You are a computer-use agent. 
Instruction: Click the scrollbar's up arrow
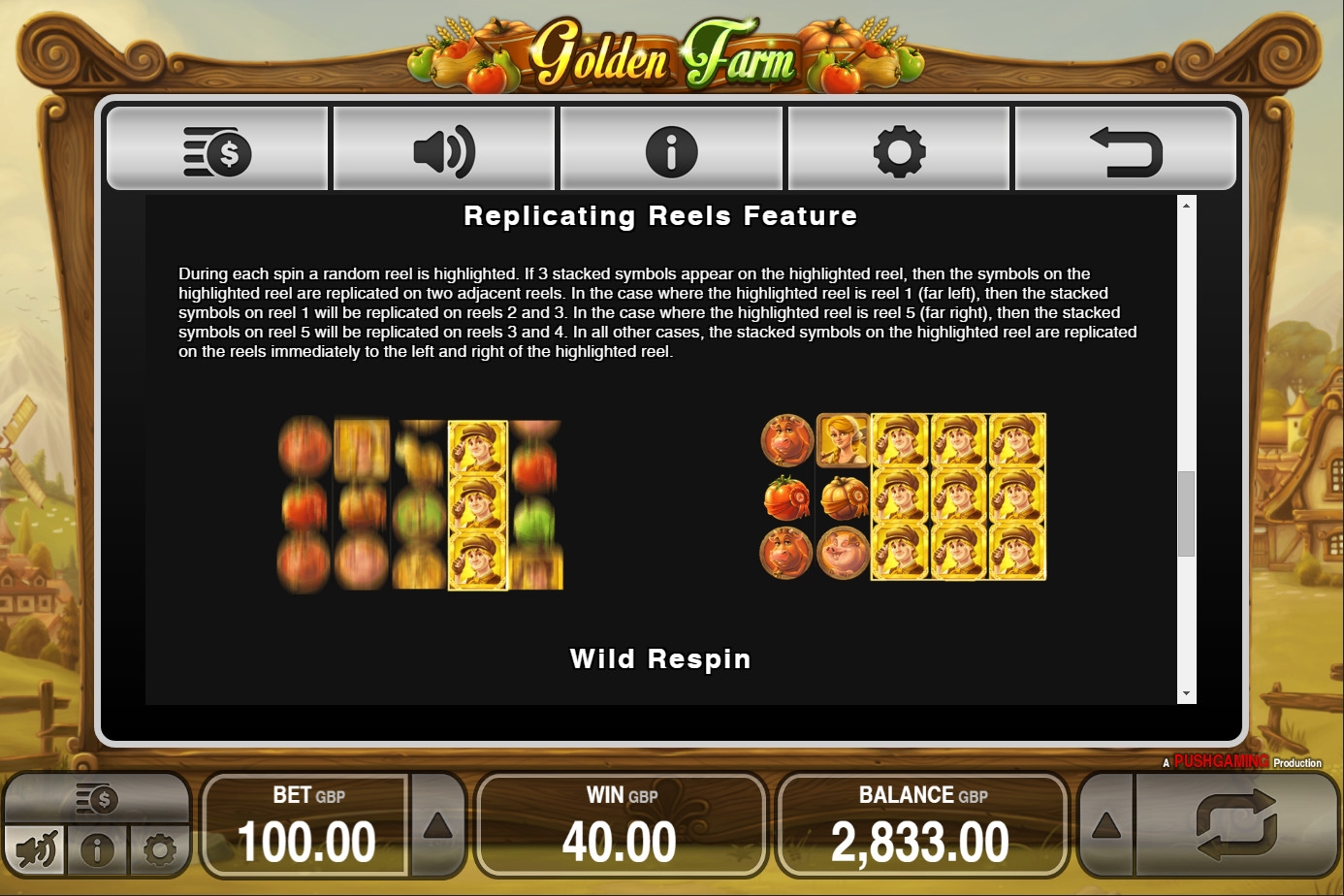click(1186, 205)
